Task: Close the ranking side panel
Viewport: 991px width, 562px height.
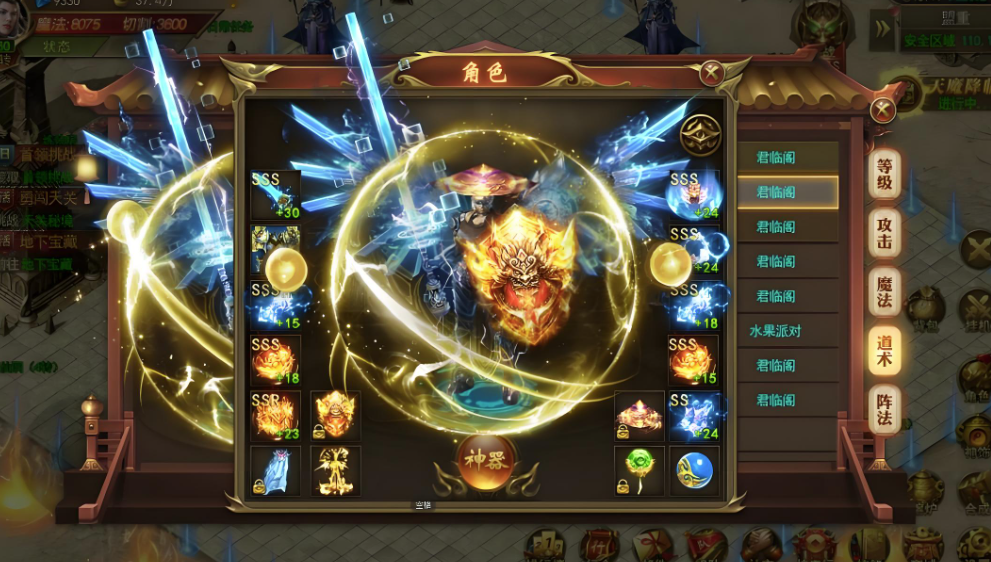Action: [x=882, y=110]
